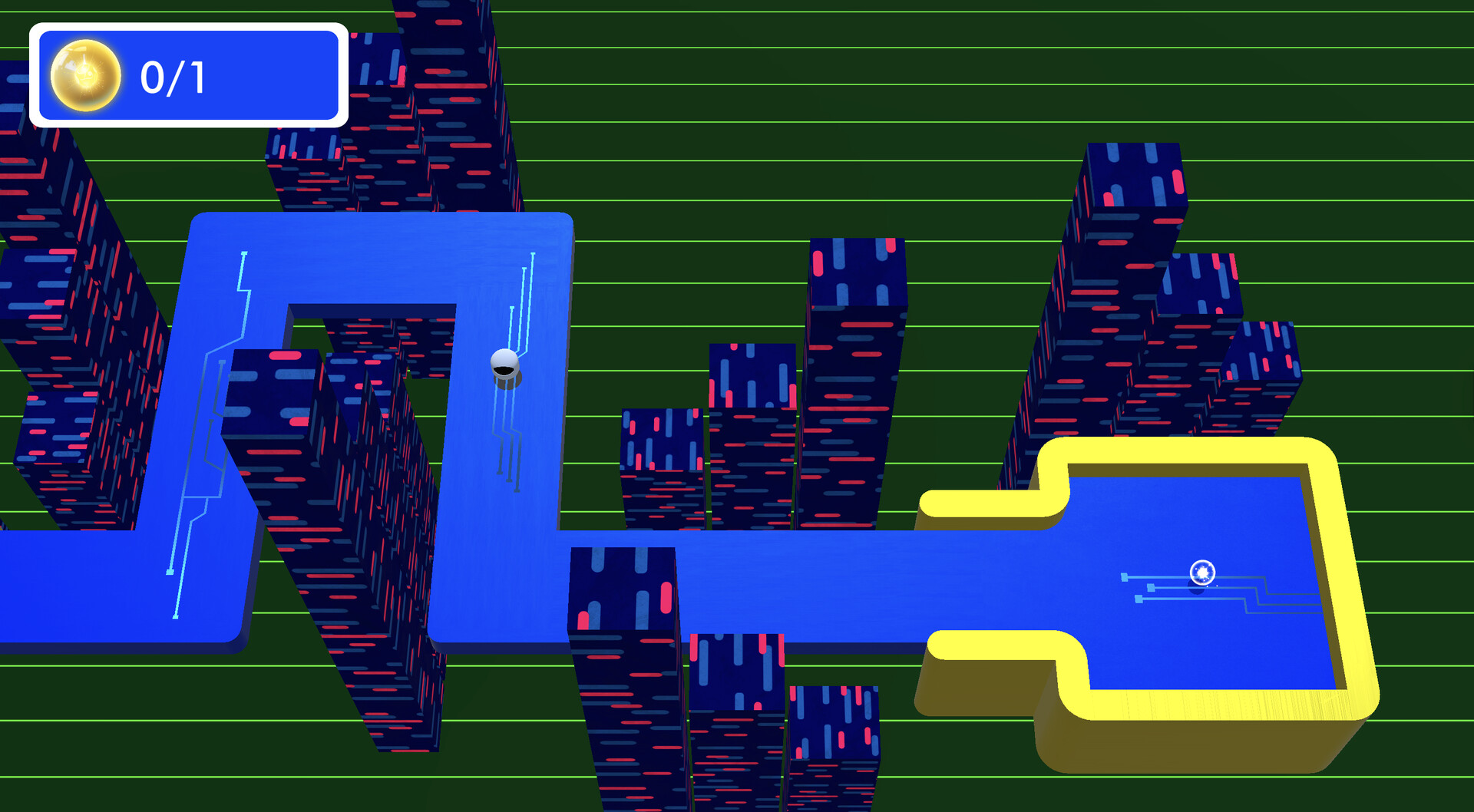Click the glowing blue collectible orb
This screenshot has width=1474, height=812.
tap(1202, 572)
